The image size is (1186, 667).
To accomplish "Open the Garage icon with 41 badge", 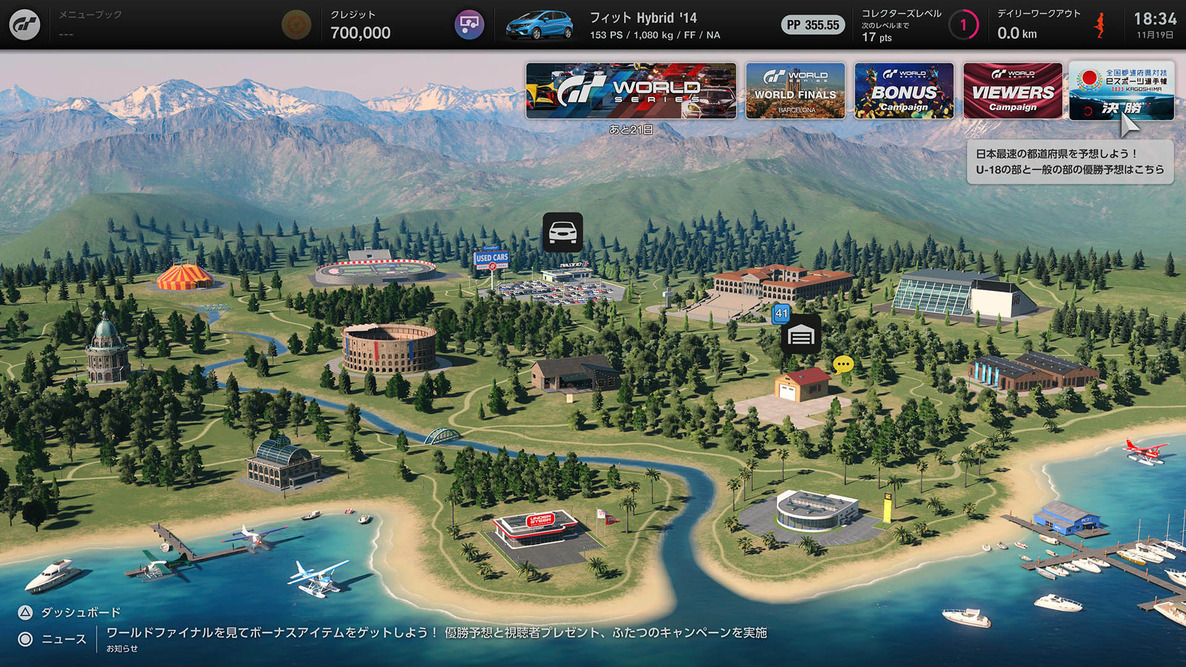I will coord(800,335).
